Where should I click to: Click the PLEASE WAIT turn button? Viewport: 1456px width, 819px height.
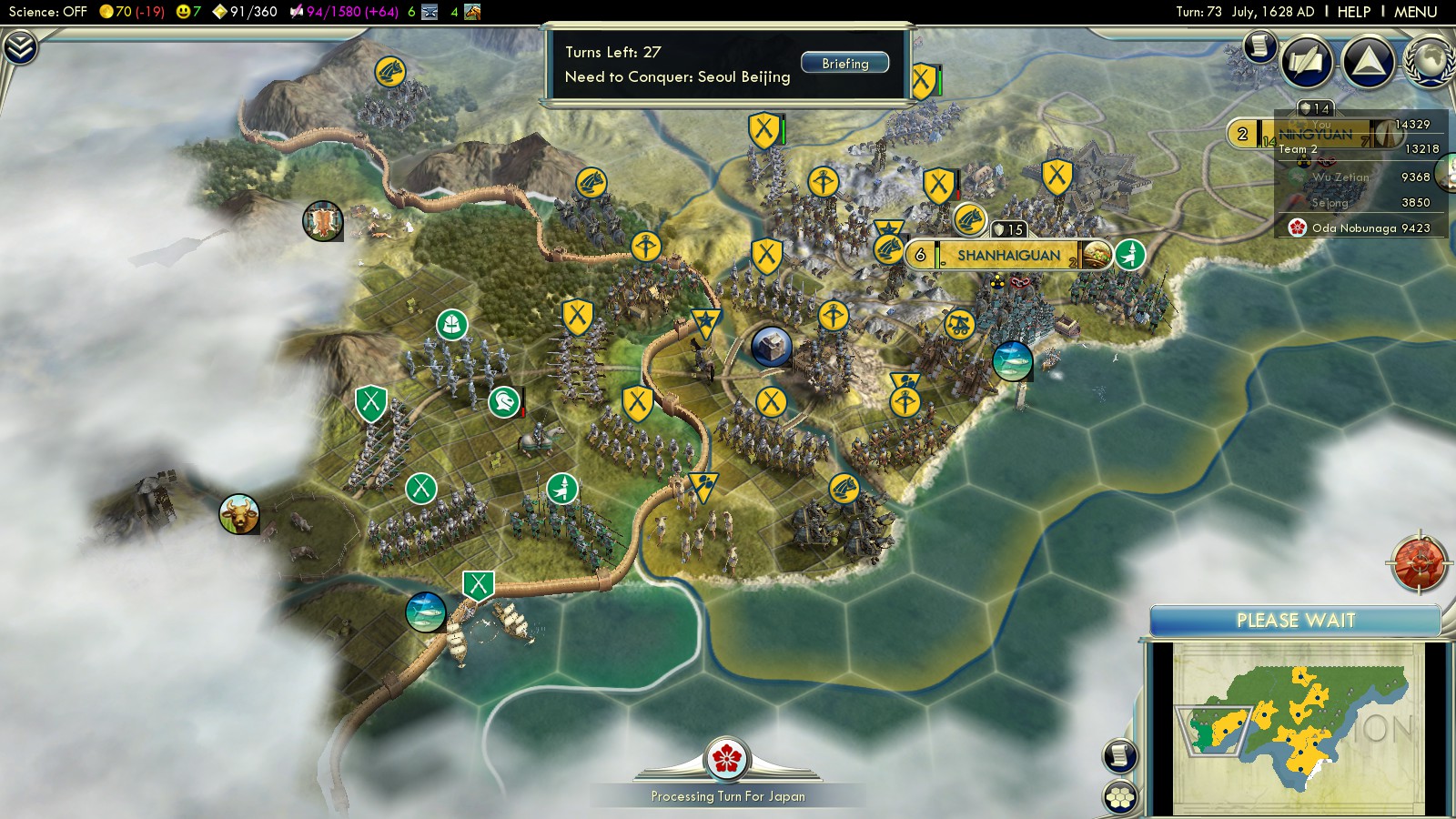(1295, 621)
